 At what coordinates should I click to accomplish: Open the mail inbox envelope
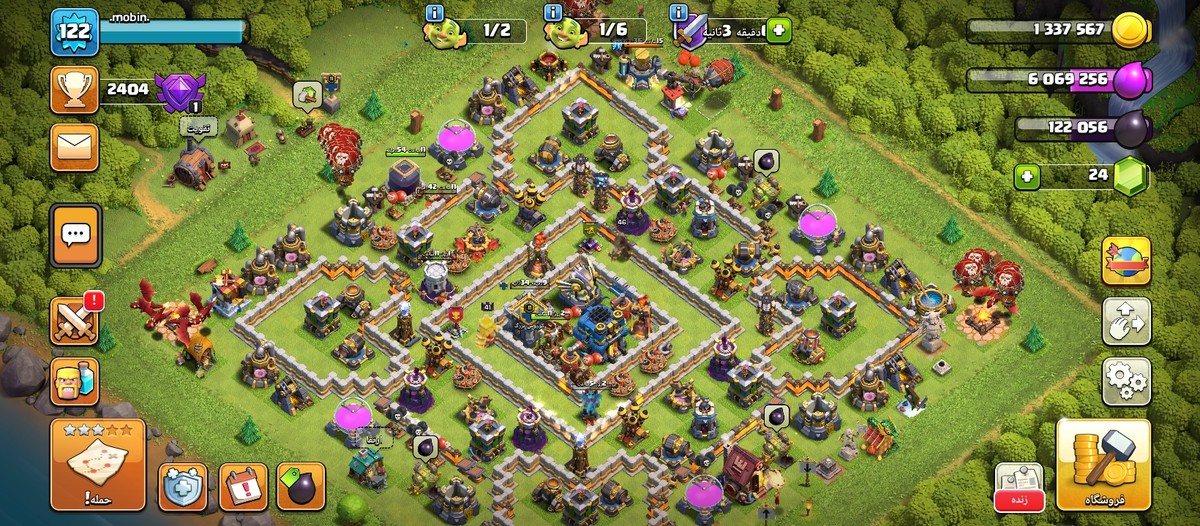coord(75,148)
